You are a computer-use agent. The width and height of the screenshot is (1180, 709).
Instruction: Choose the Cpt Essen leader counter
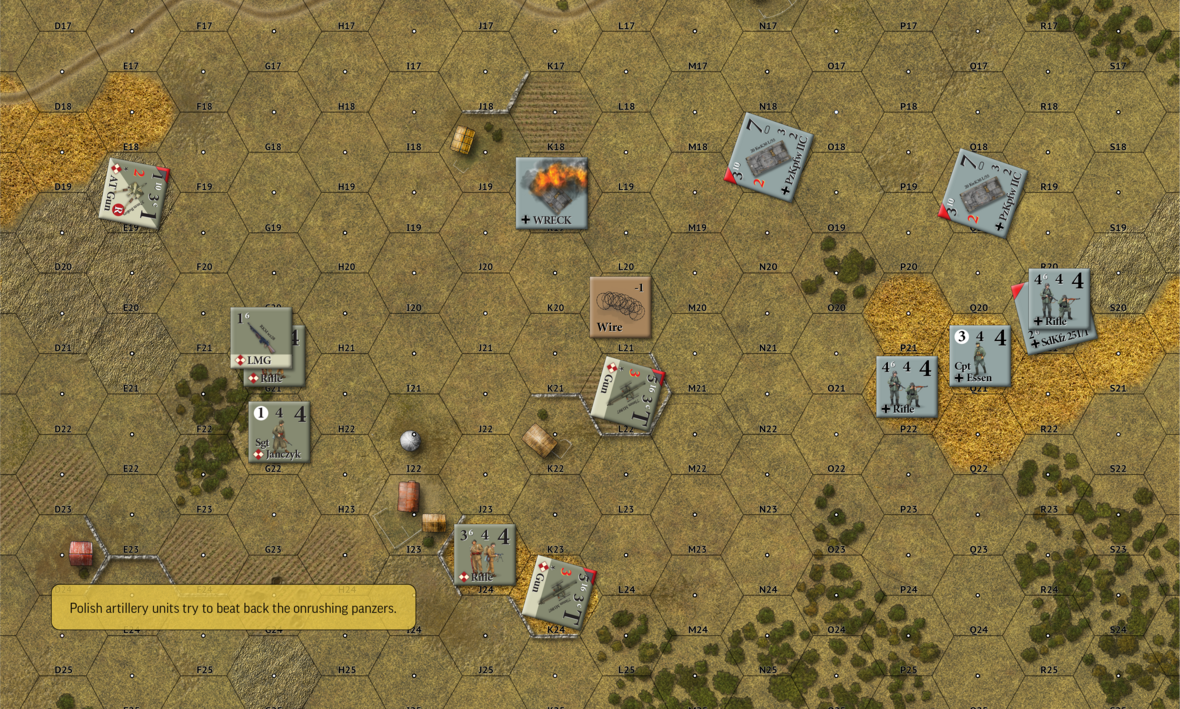(x=979, y=355)
